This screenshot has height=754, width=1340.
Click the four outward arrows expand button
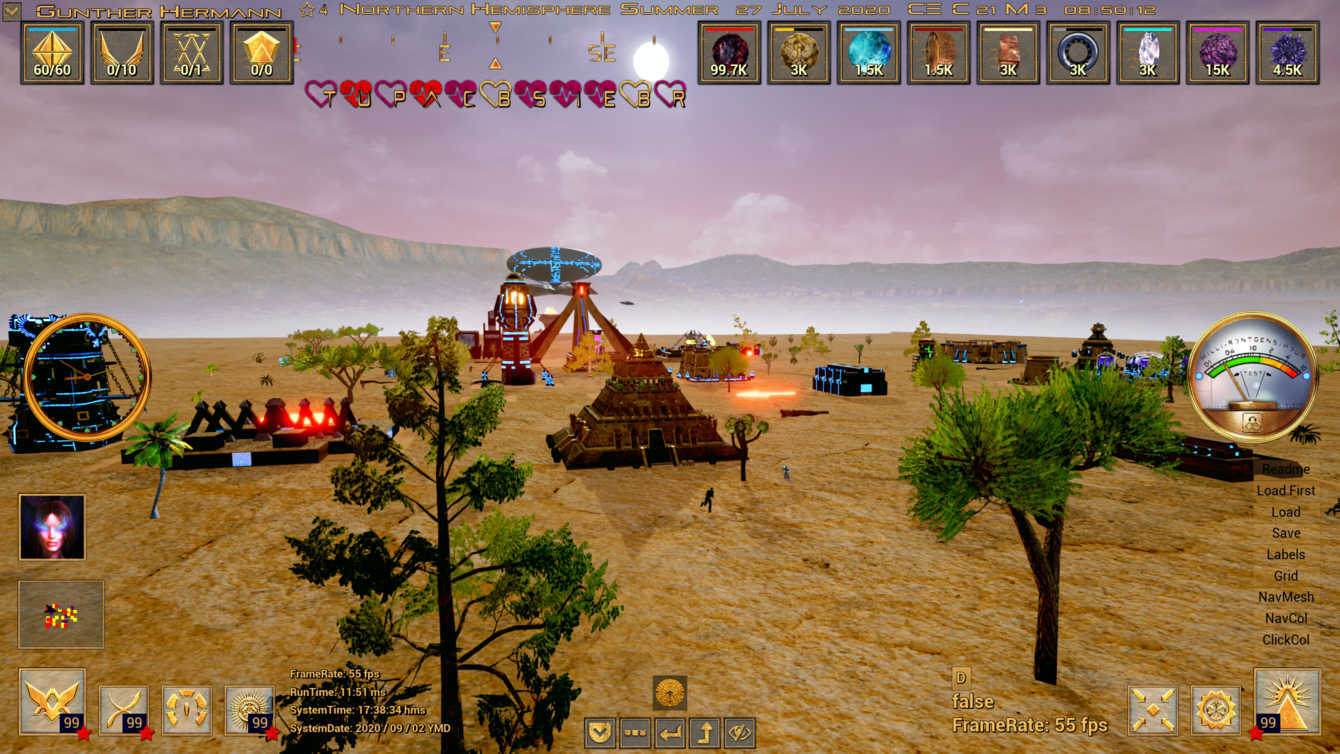pos(1153,709)
